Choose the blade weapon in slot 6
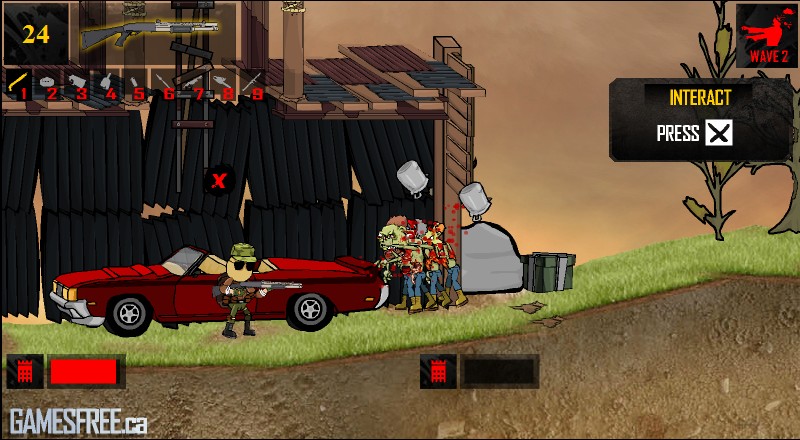The height and width of the screenshot is (440, 800). coord(165,83)
